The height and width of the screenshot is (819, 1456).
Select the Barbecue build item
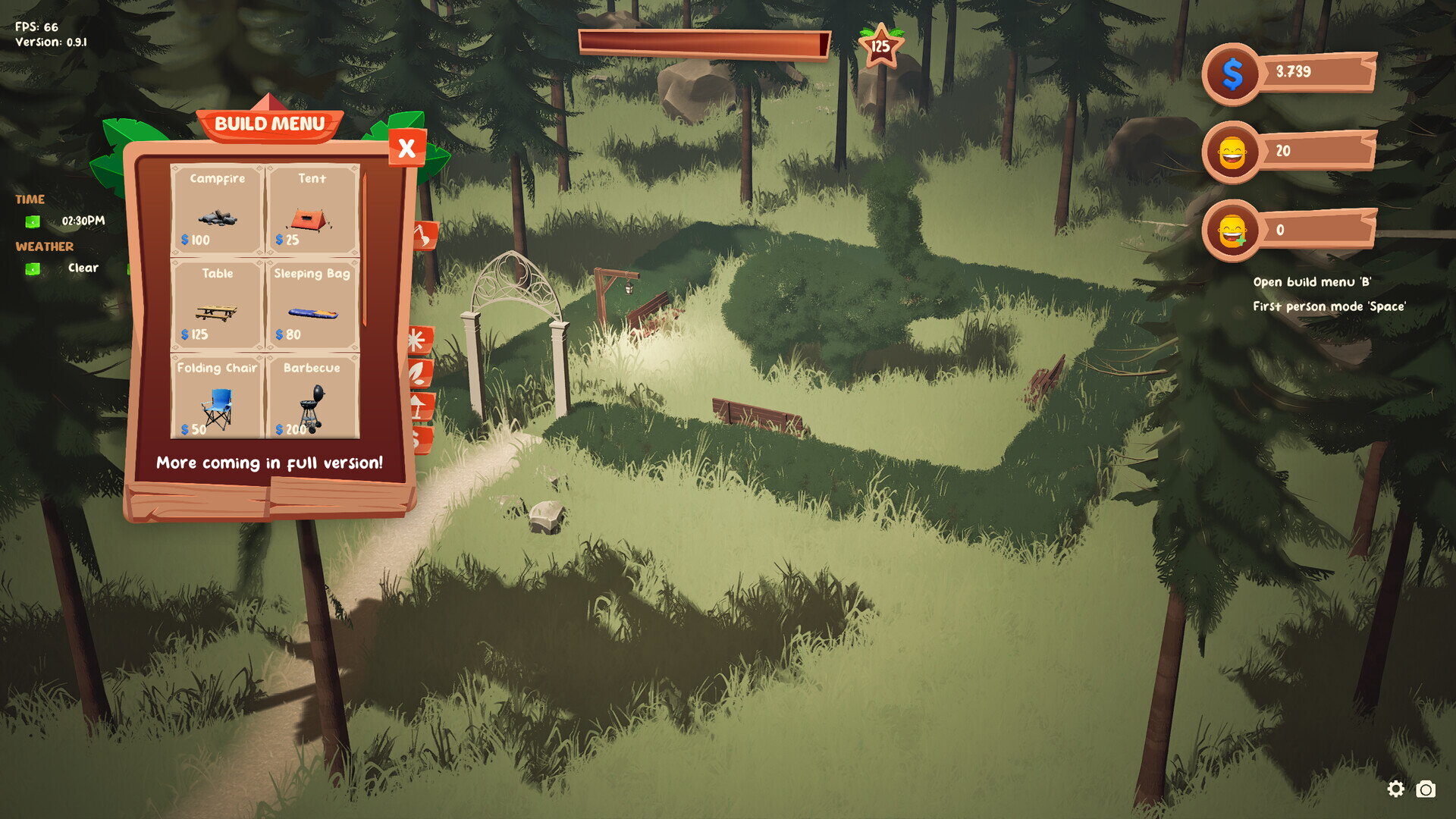coord(312,398)
